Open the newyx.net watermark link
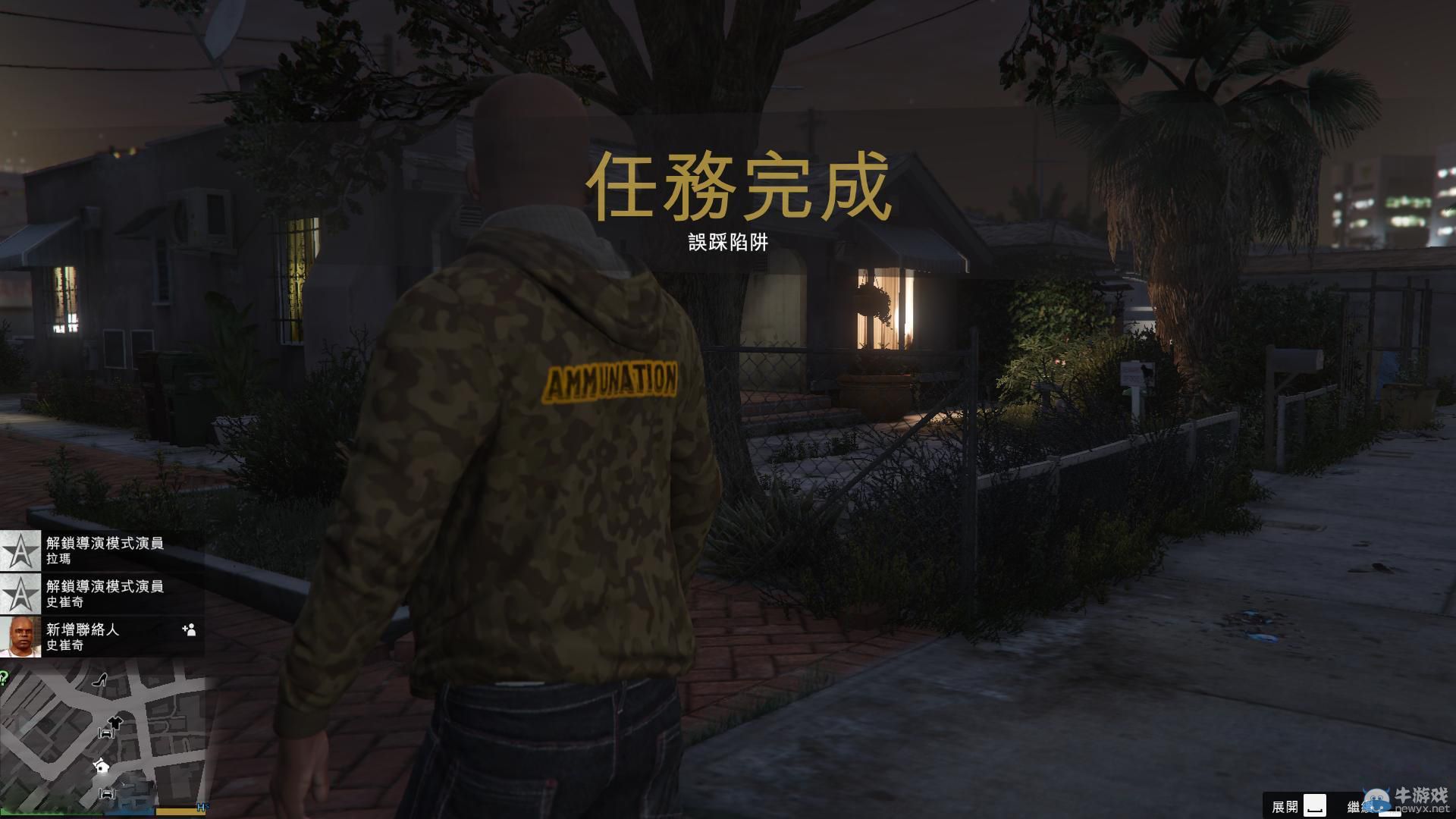This screenshot has height=819, width=1456. click(x=1423, y=808)
